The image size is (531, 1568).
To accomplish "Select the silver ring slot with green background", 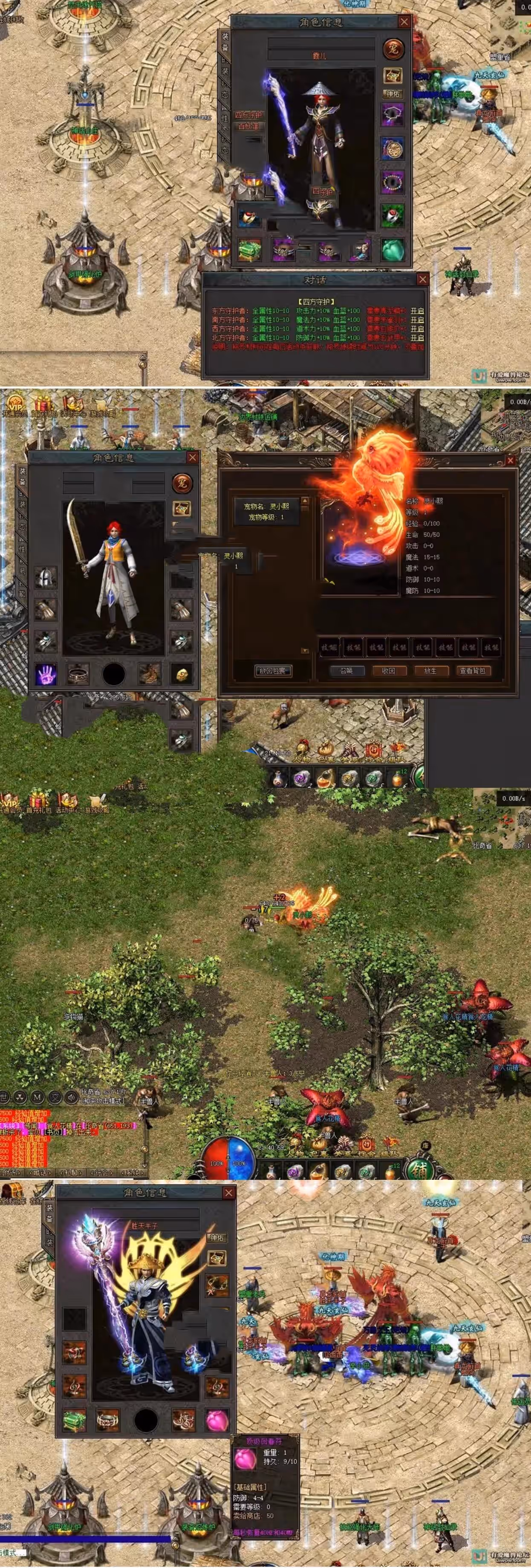I will (393, 216).
